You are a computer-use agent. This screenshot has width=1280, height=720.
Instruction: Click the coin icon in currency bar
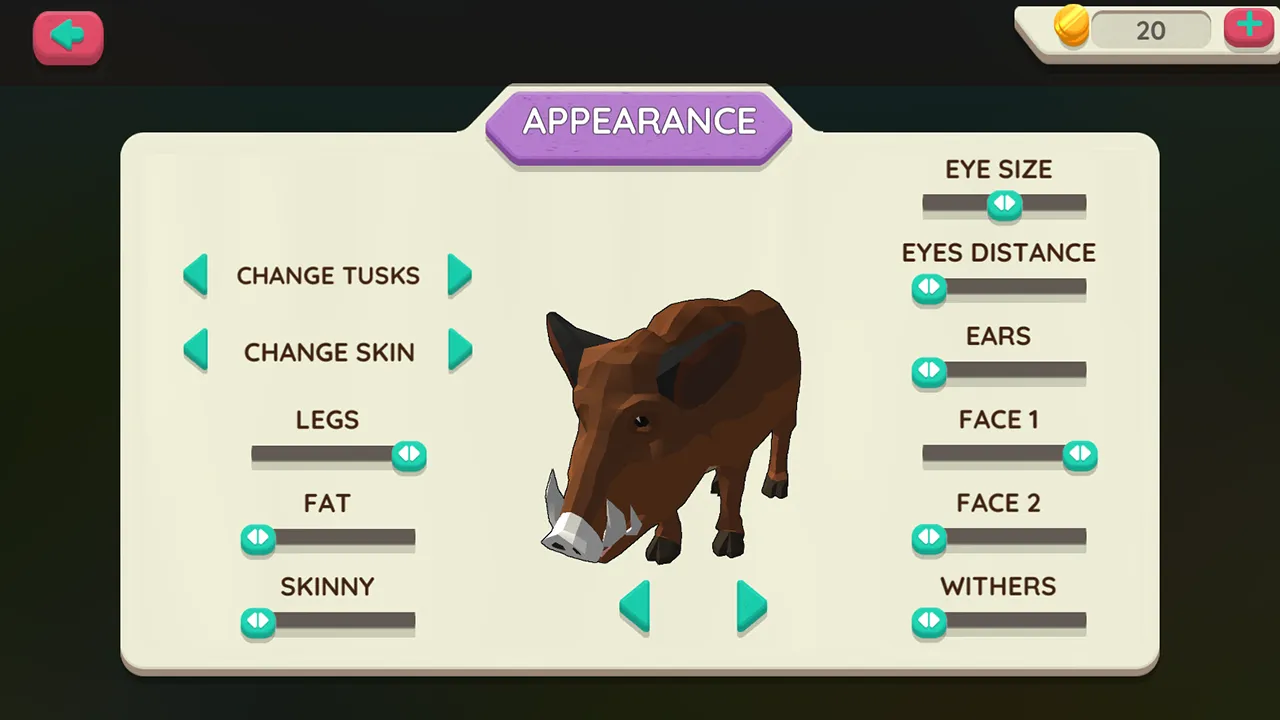(1072, 27)
